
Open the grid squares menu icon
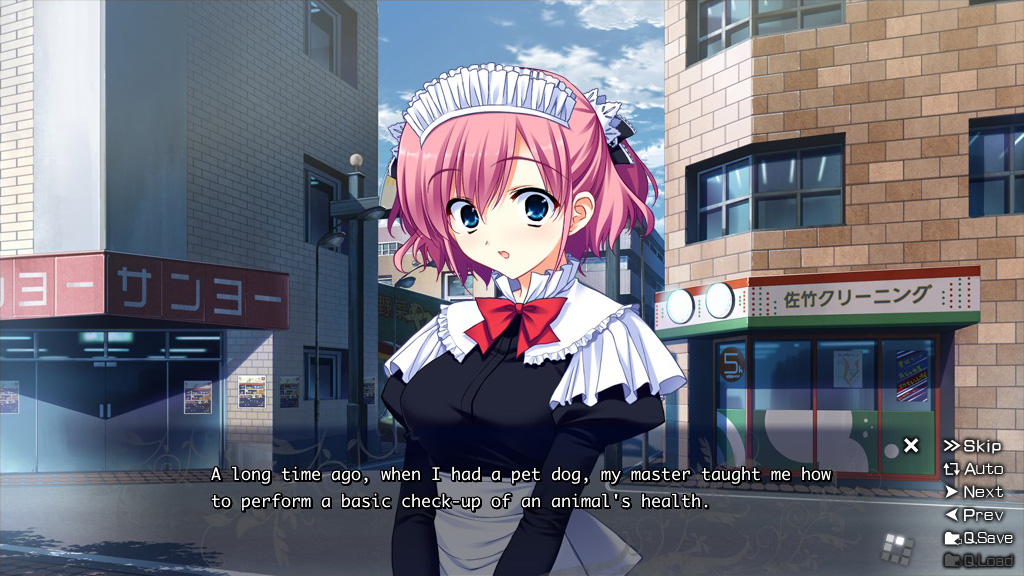897,547
